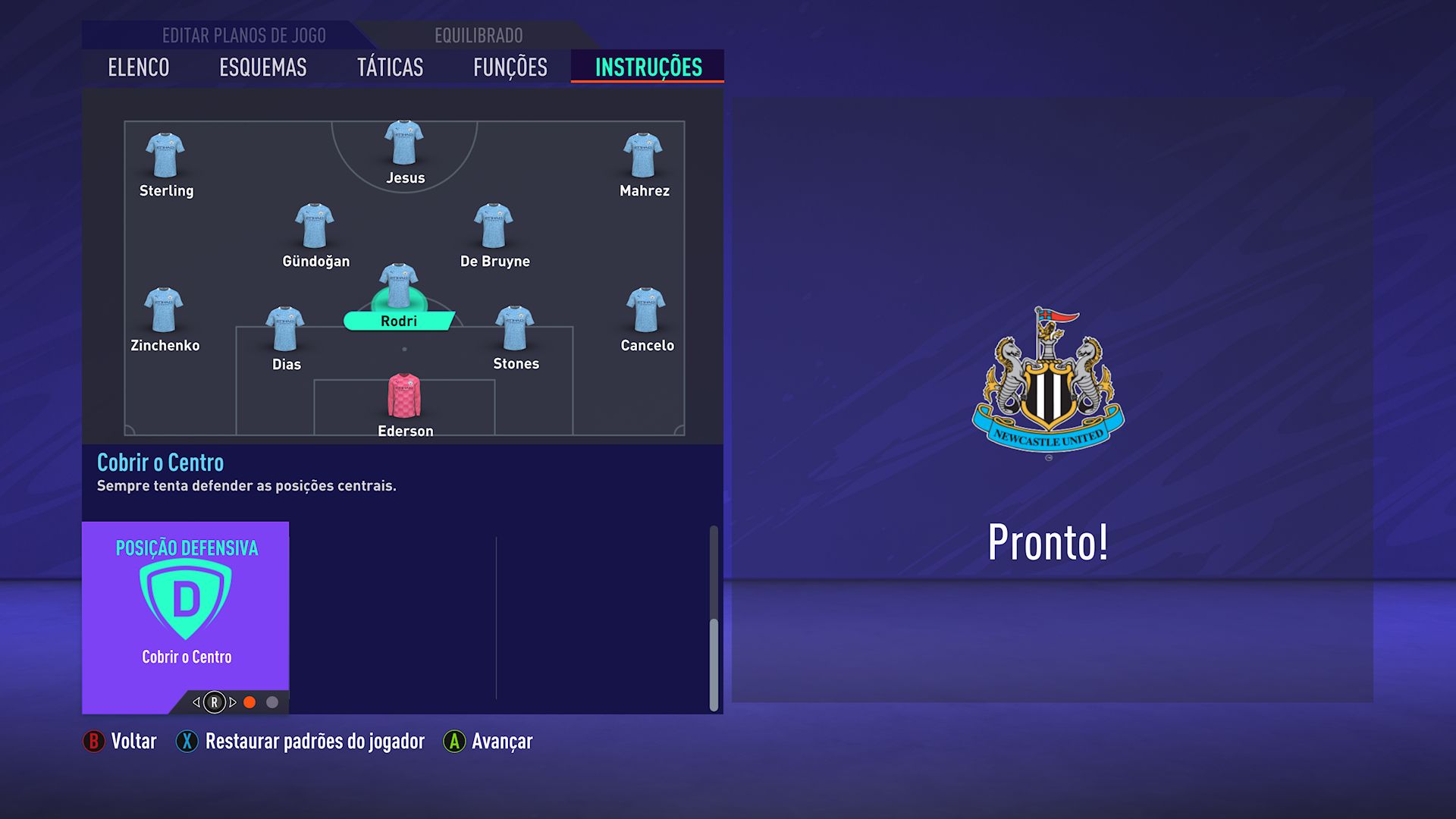The width and height of the screenshot is (1456, 819).
Task: Go to the Táticas tab
Action: [390, 67]
